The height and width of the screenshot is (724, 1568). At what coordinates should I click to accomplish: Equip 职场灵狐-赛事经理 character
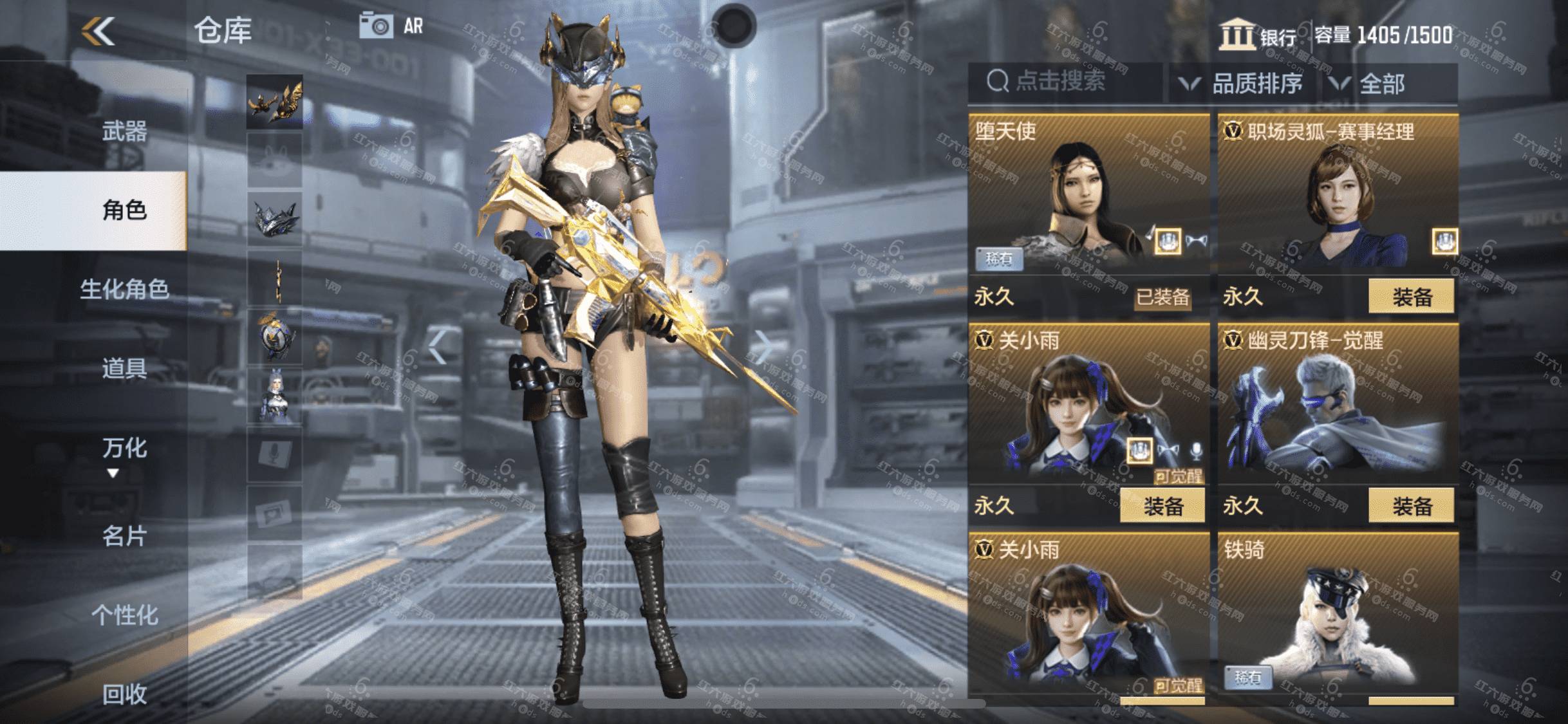[x=1411, y=297]
